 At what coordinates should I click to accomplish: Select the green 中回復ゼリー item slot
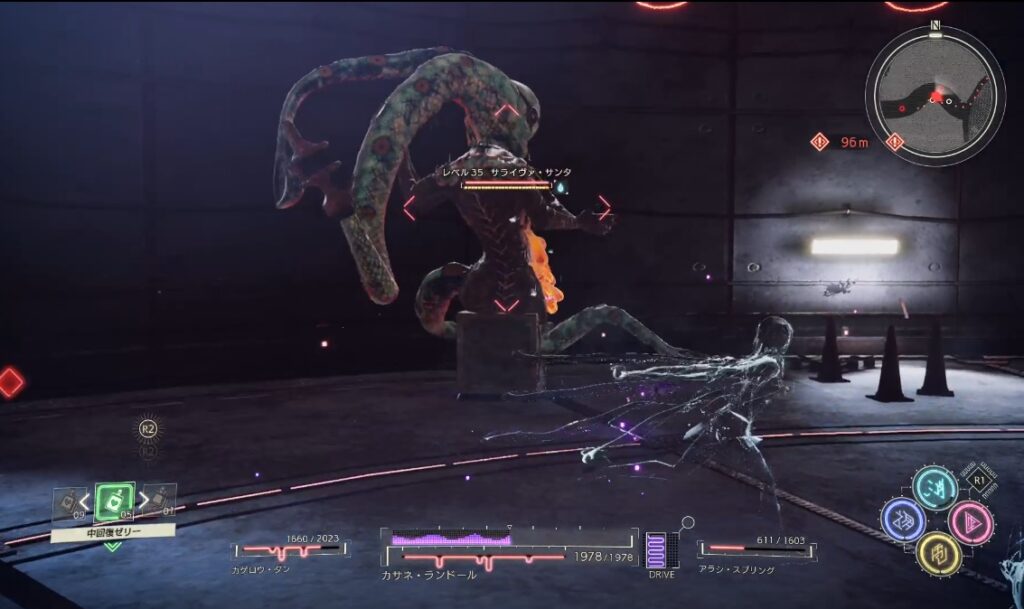pos(114,501)
